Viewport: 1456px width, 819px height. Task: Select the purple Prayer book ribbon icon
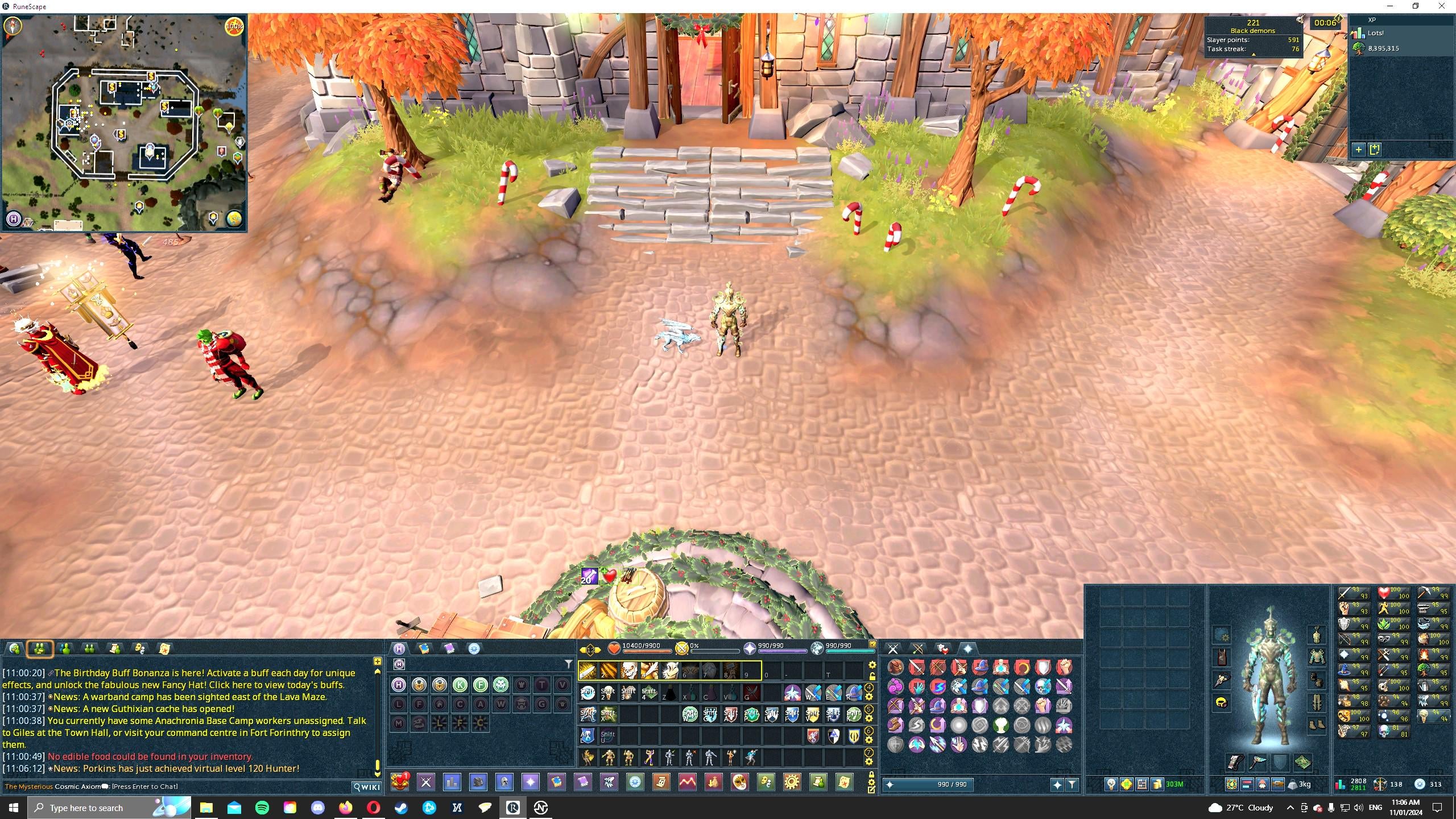[x=583, y=782]
